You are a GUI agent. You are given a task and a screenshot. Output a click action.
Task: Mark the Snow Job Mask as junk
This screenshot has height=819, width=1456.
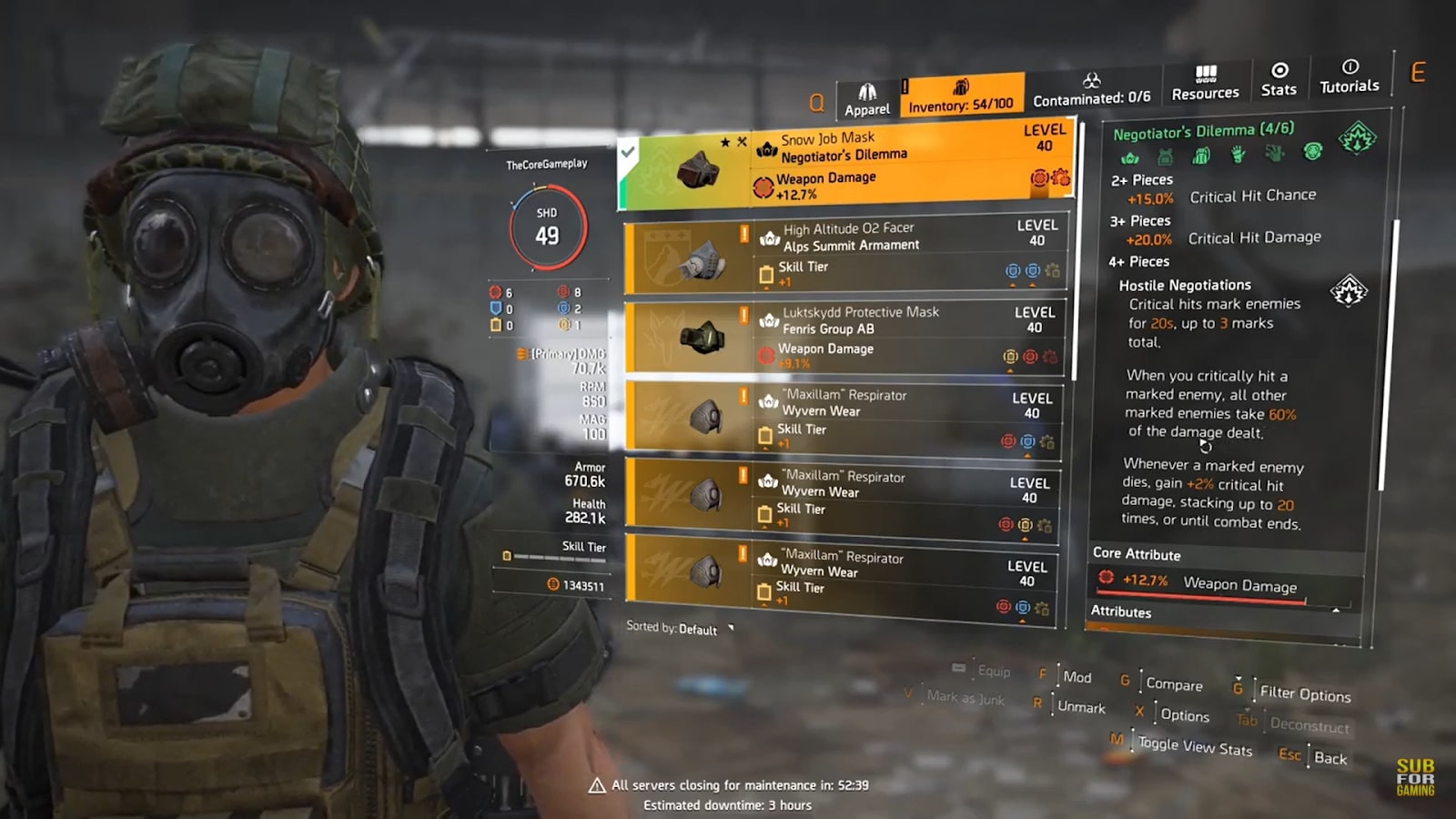pos(965,701)
